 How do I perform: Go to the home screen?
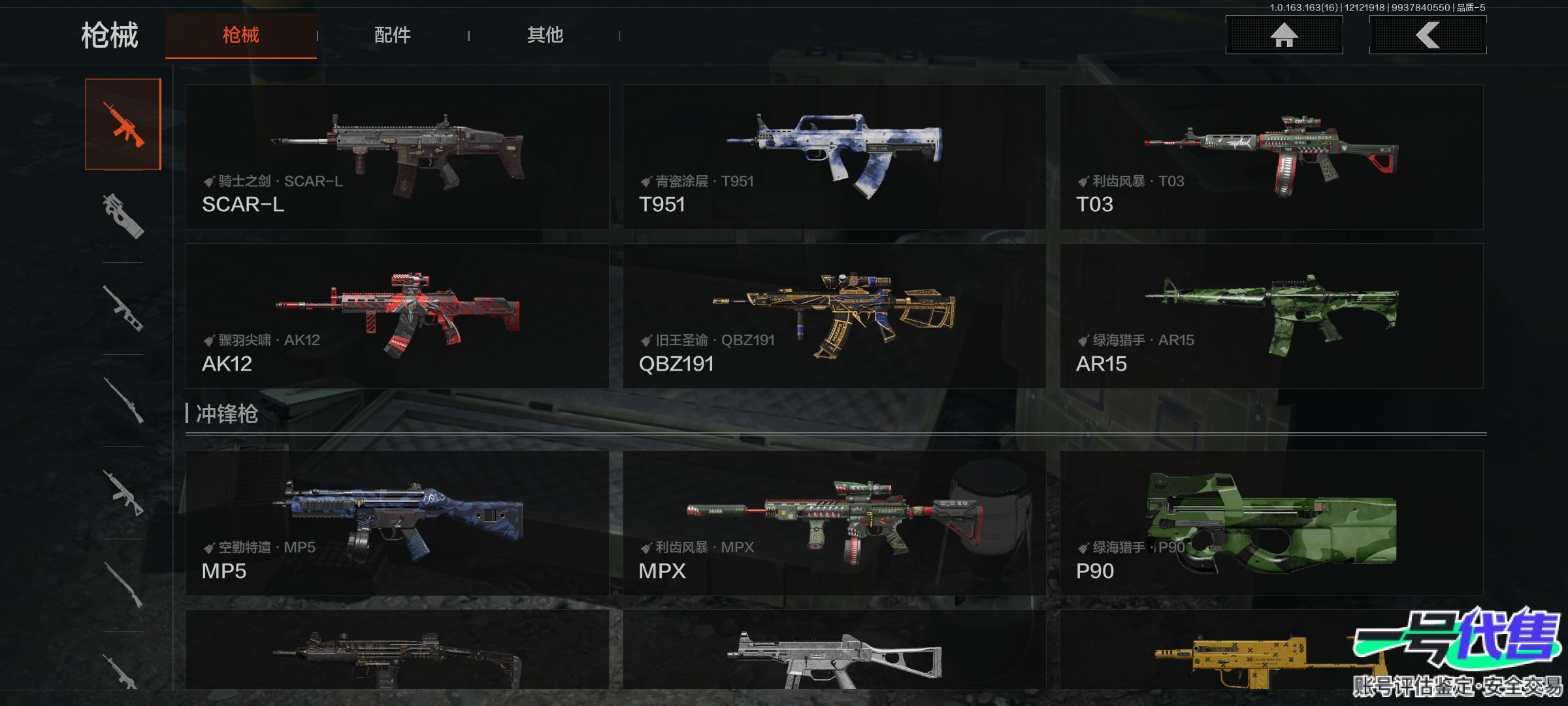[x=1284, y=35]
